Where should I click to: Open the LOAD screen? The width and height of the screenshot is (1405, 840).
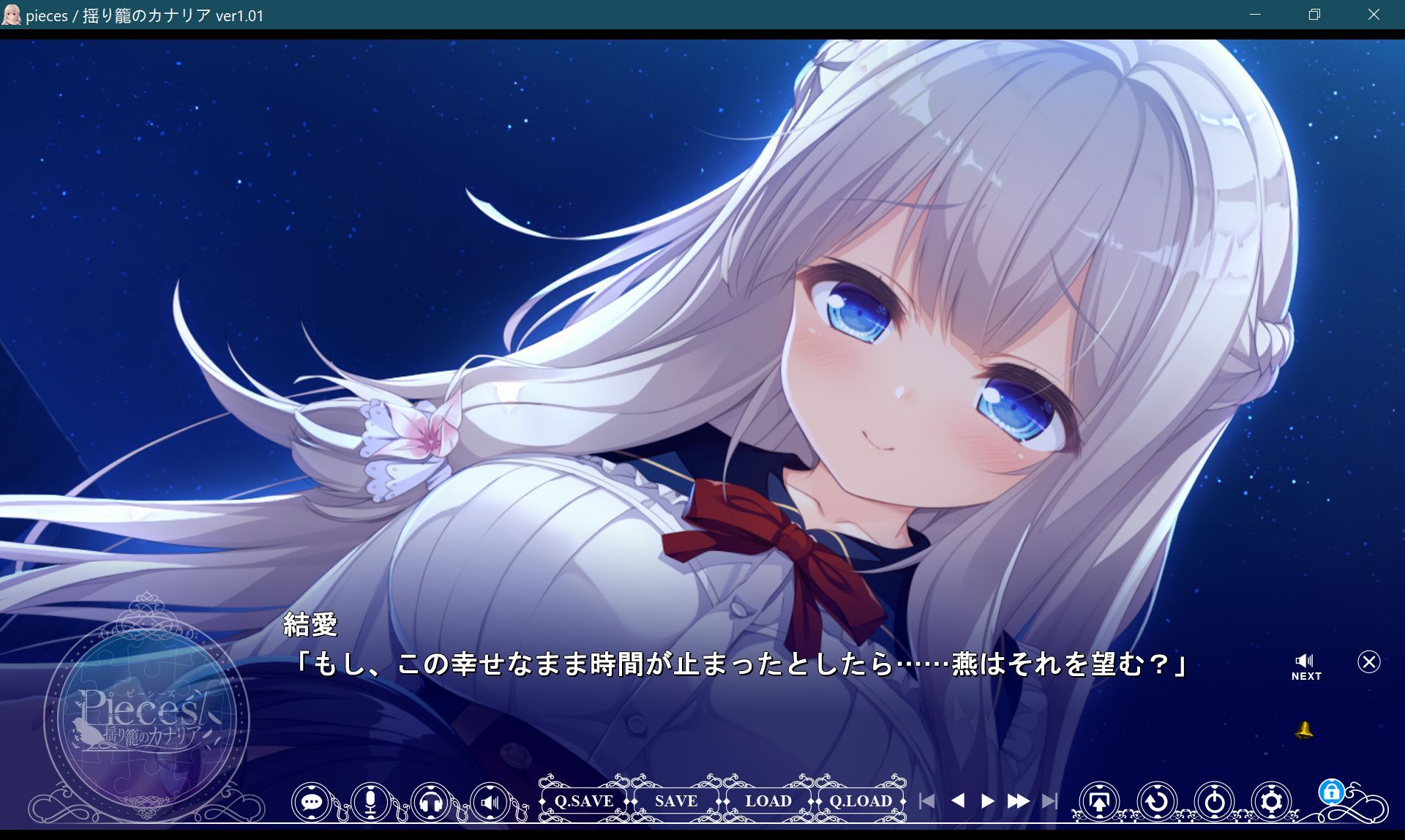pyautogui.click(x=769, y=800)
